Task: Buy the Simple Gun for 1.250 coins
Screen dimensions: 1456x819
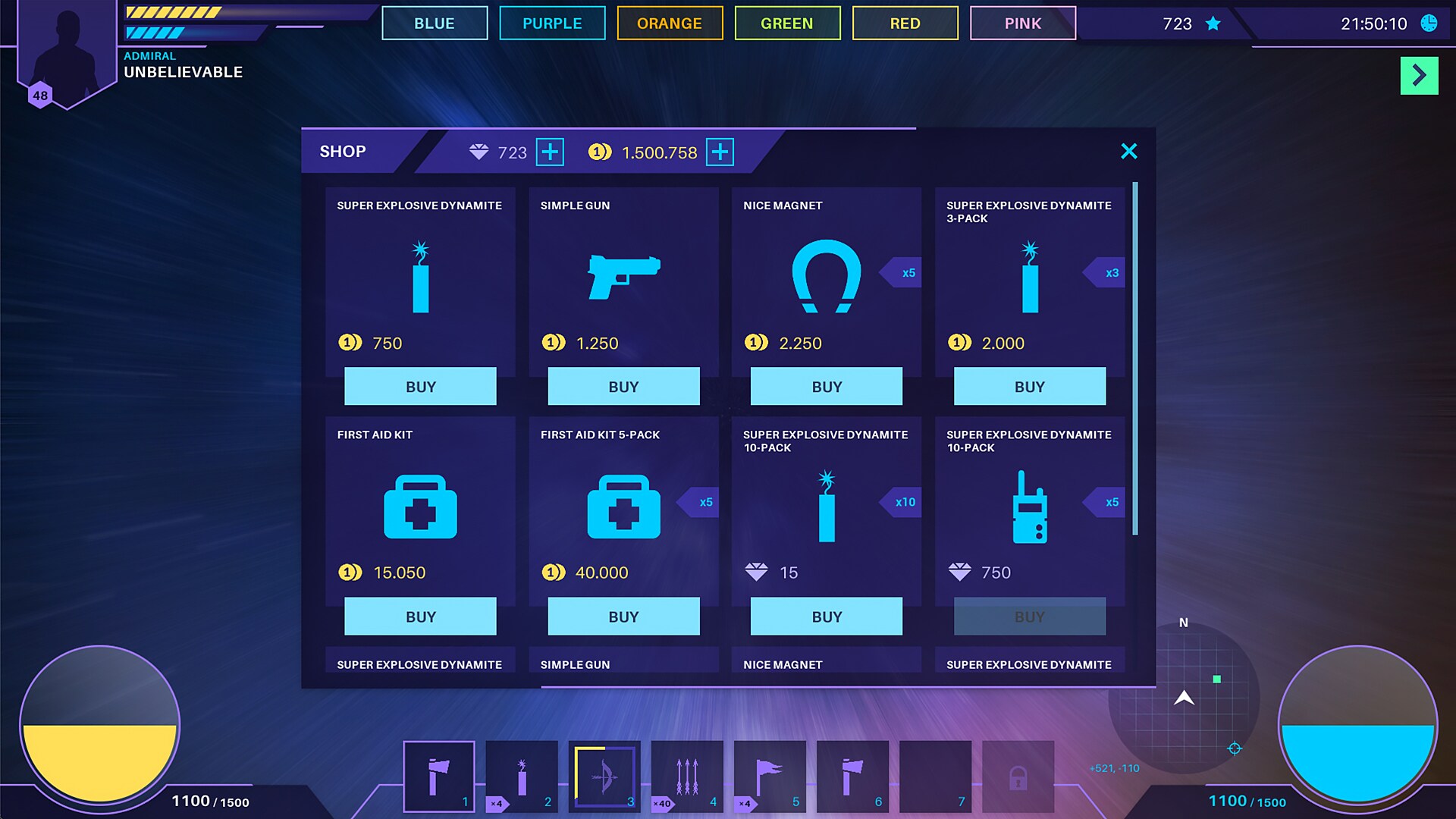Action: click(623, 386)
